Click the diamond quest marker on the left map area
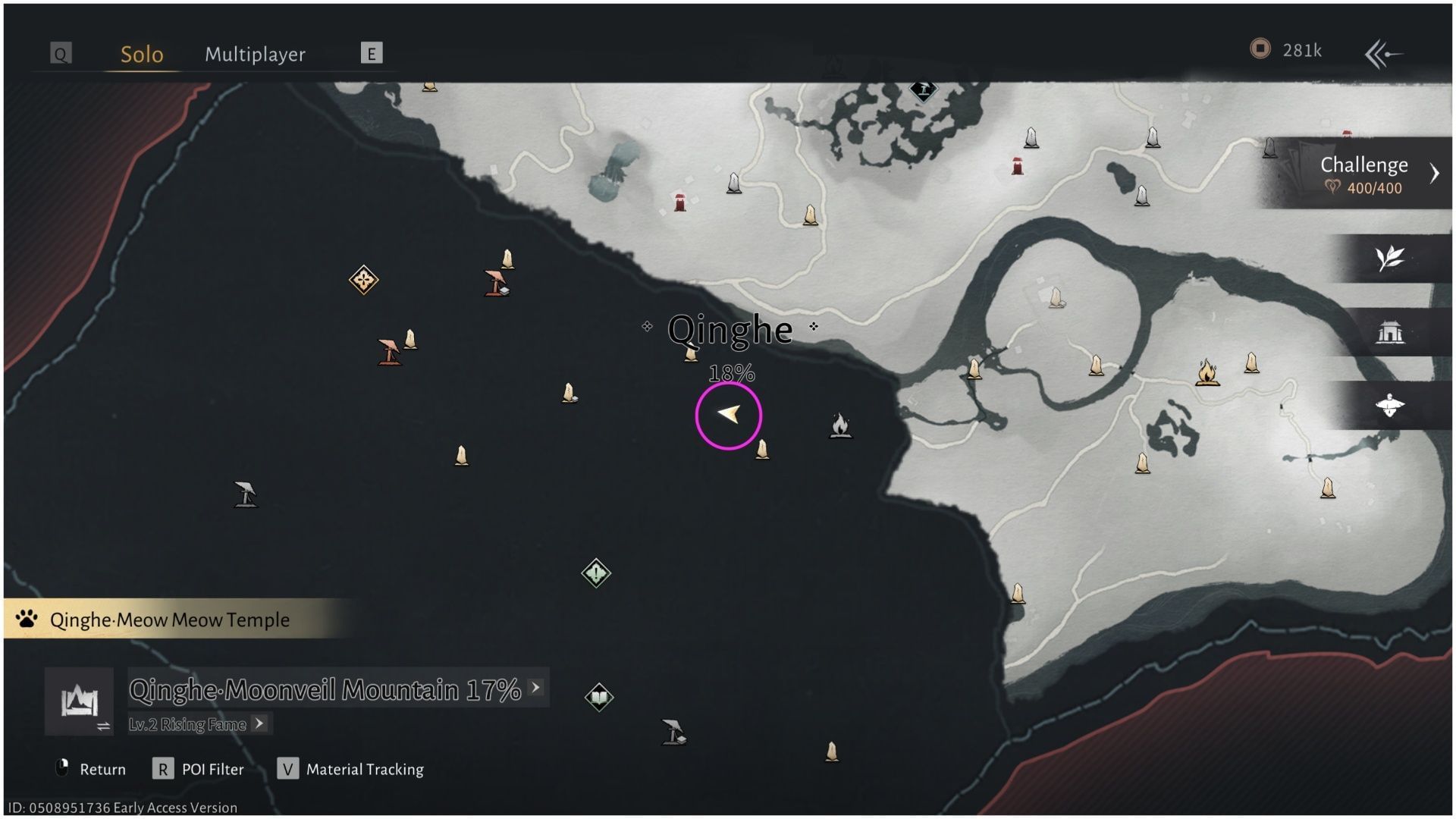Screen dimensions: 1456x819 [x=362, y=279]
